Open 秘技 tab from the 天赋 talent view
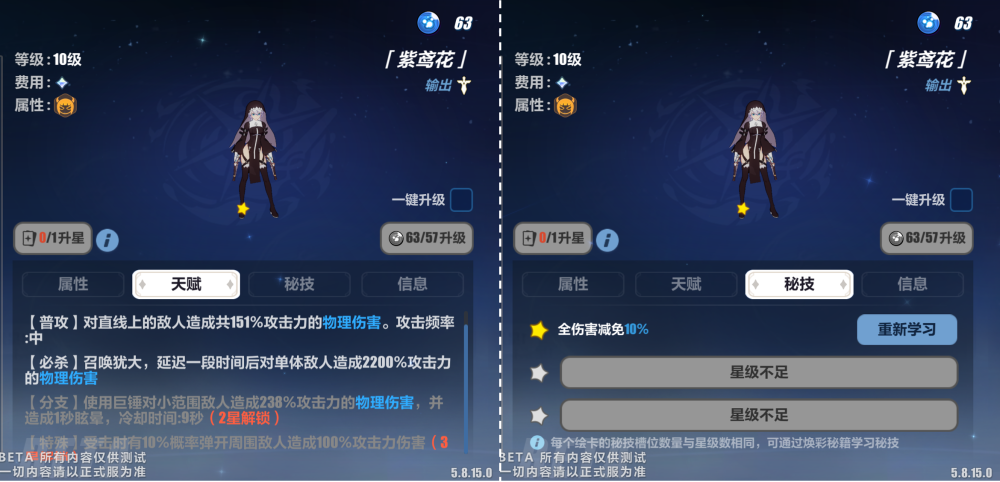The height and width of the screenshot is (482, 1000). tap(299, 284)
